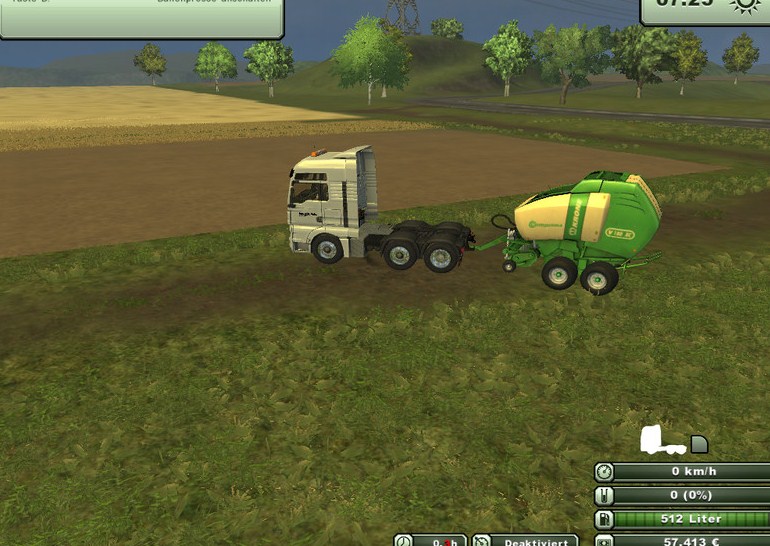Image resolution: width=770 pixels, height=546 pixels.
Task: Toggle the Deaktiviert cruise control indicator
Action: [x=526, y=541]
